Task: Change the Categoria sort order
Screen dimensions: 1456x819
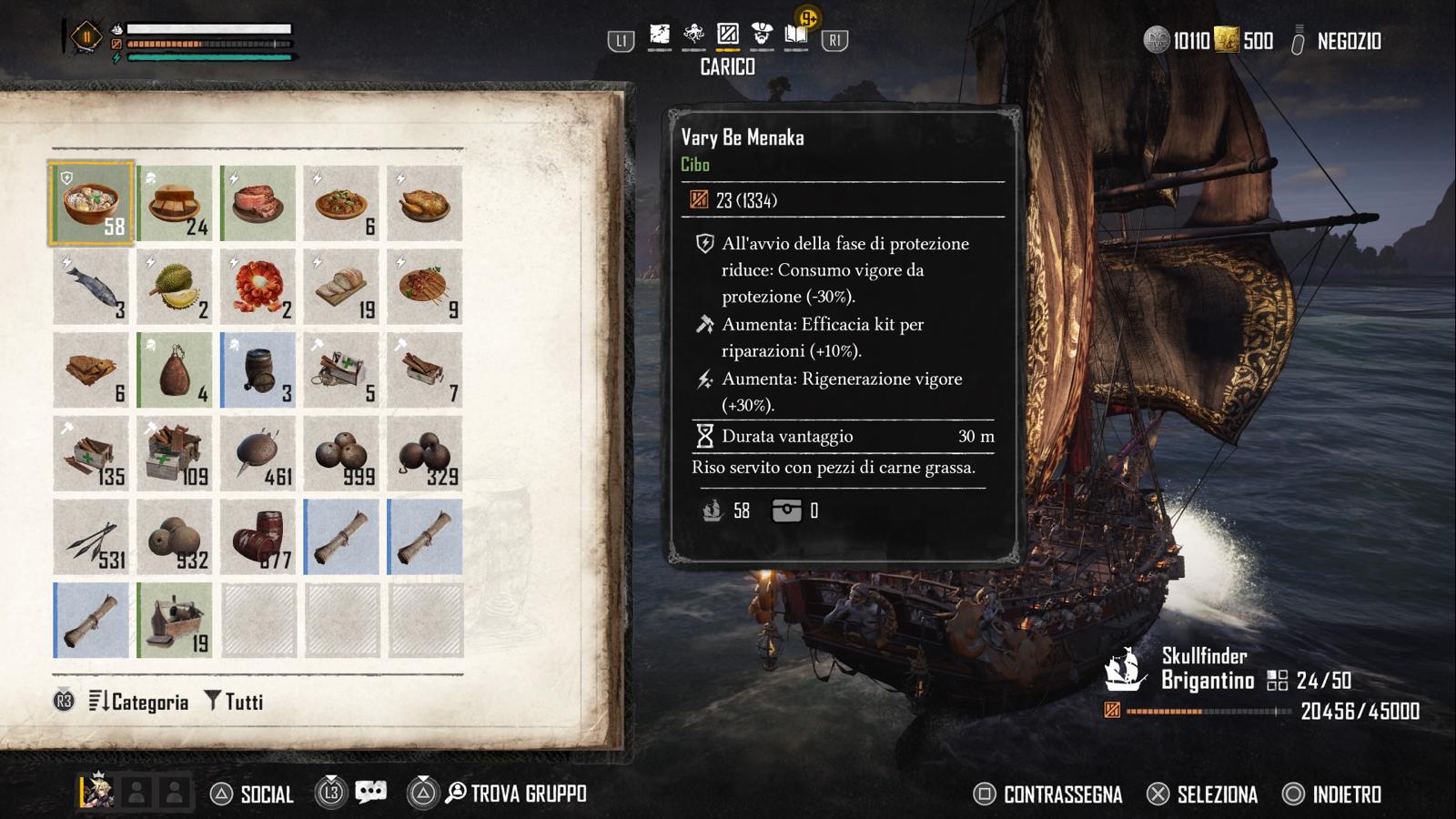Action: point(139,702)
